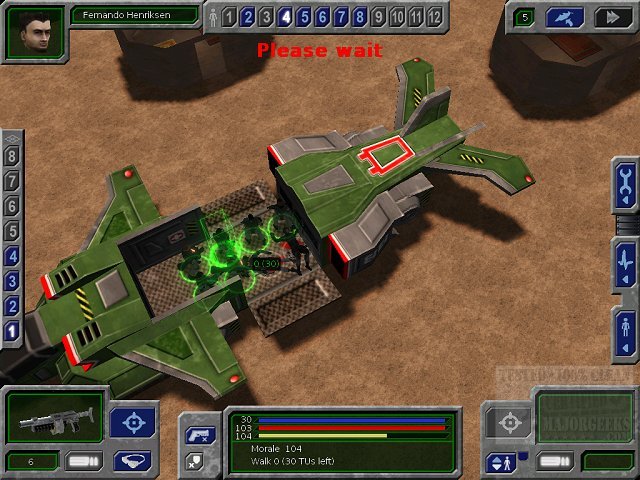
Task: Click the up-down arrows soldier button
Action: (499, 462)
